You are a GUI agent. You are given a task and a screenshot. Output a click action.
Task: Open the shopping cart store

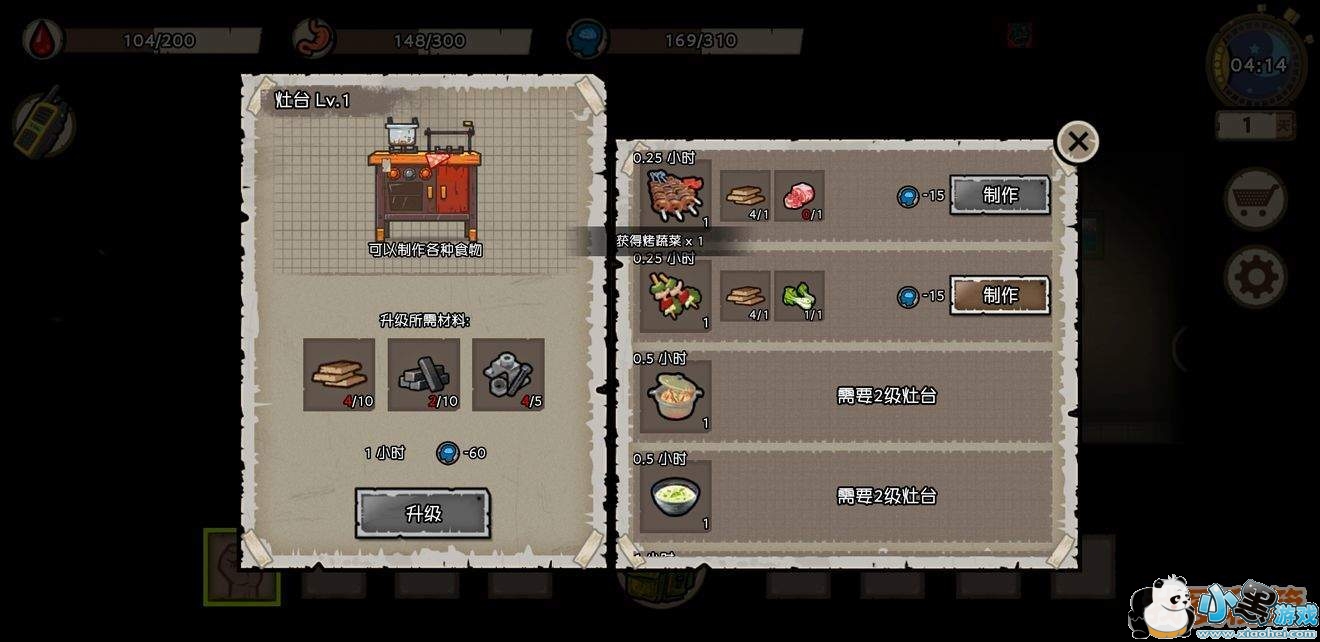pyautogui.click(x=1255, y=200)
